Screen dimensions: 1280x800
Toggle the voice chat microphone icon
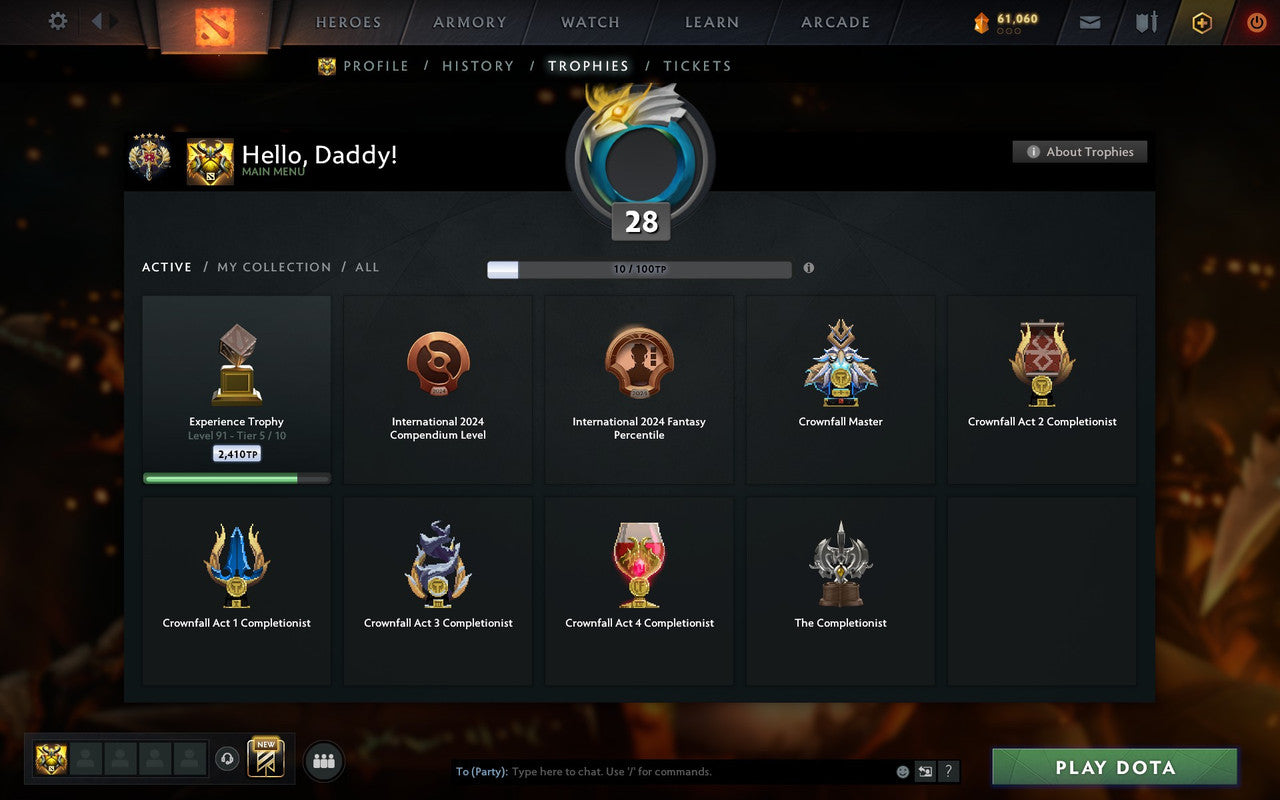coord(227,760)
